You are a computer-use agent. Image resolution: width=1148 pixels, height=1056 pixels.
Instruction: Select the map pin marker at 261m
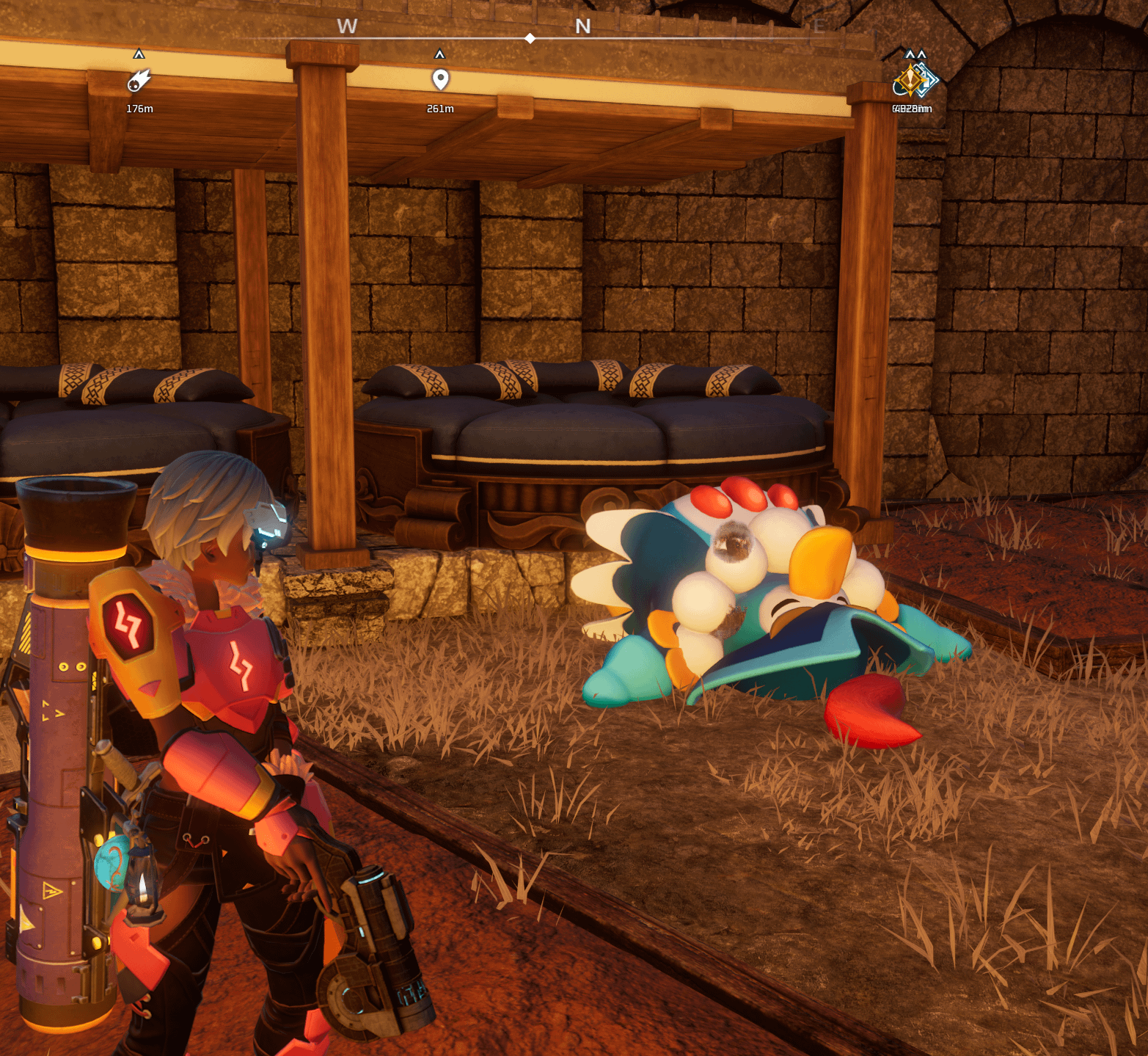point(440,79)
